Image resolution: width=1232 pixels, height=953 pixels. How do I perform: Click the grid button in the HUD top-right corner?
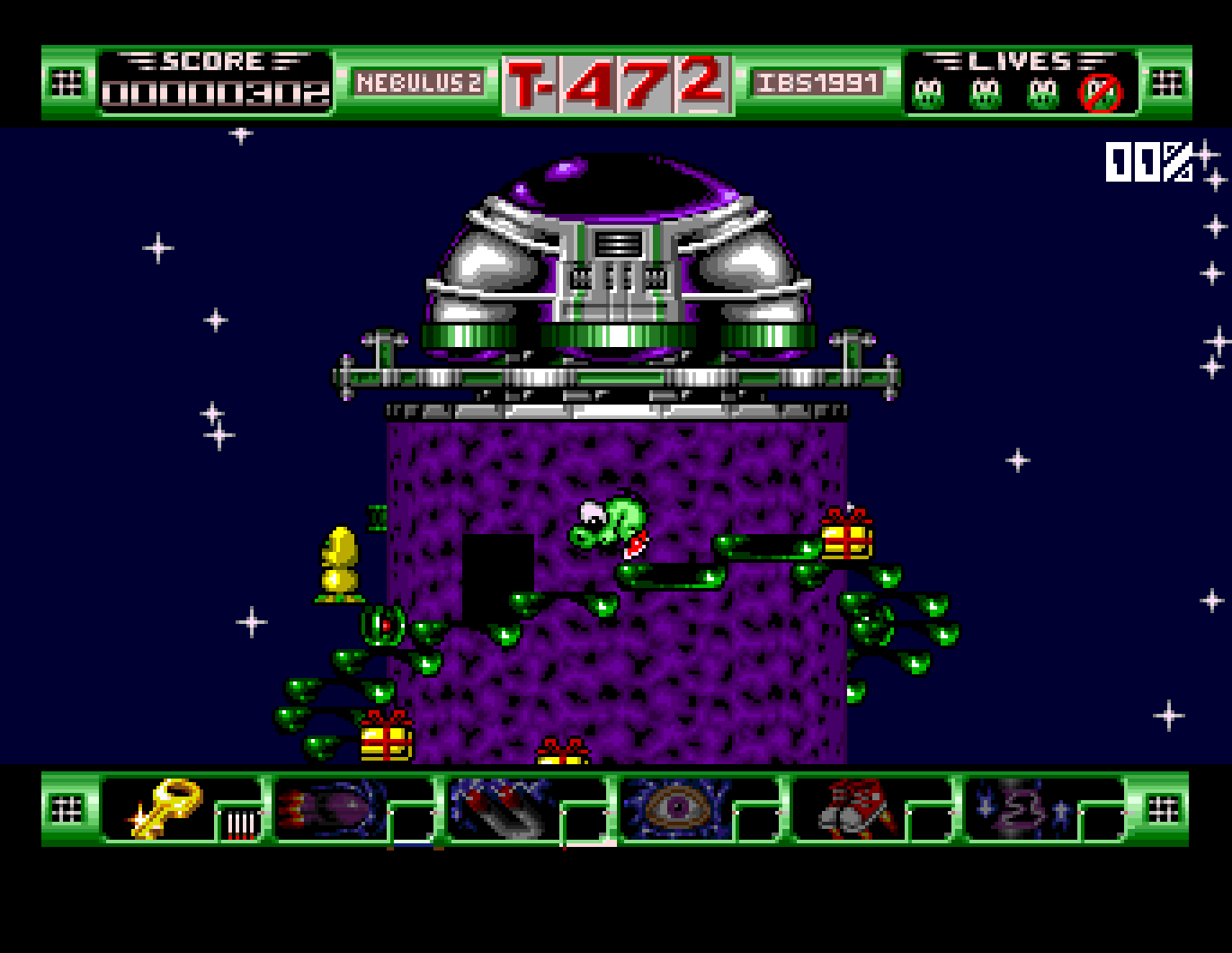pos(1165,81)
